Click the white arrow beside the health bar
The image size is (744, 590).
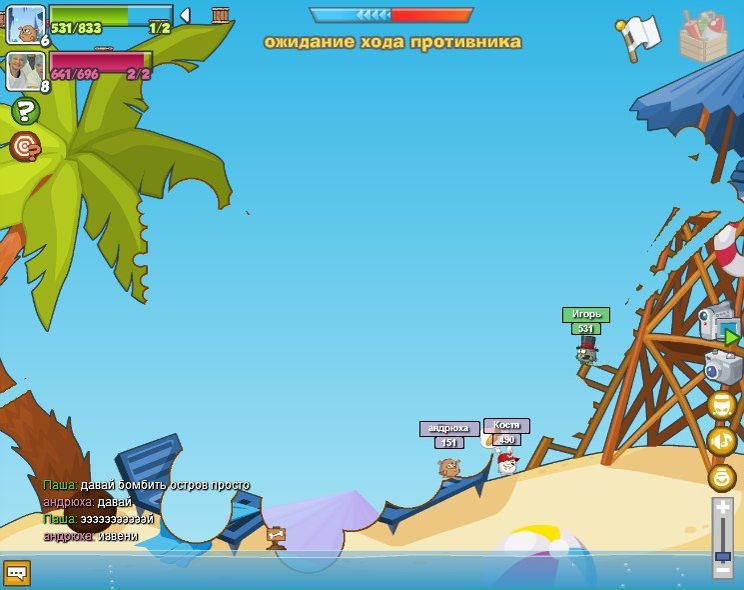pos(185,15)
